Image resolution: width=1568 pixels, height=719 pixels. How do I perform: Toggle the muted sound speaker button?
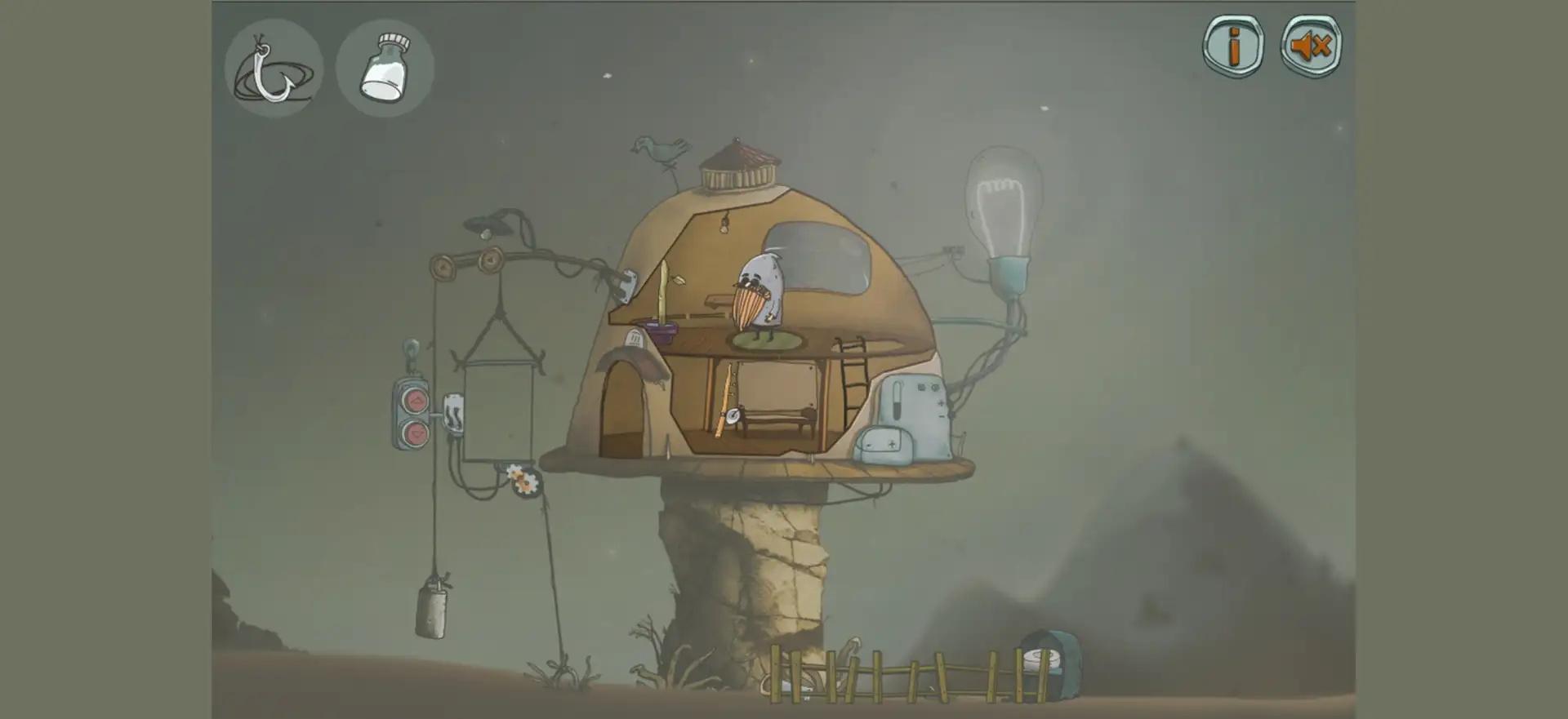pos(1311,46)
